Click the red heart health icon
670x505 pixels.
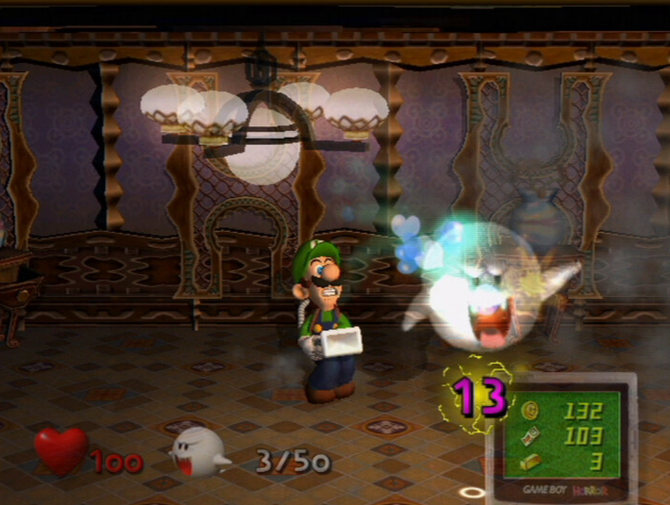click(x=62, y=451)
